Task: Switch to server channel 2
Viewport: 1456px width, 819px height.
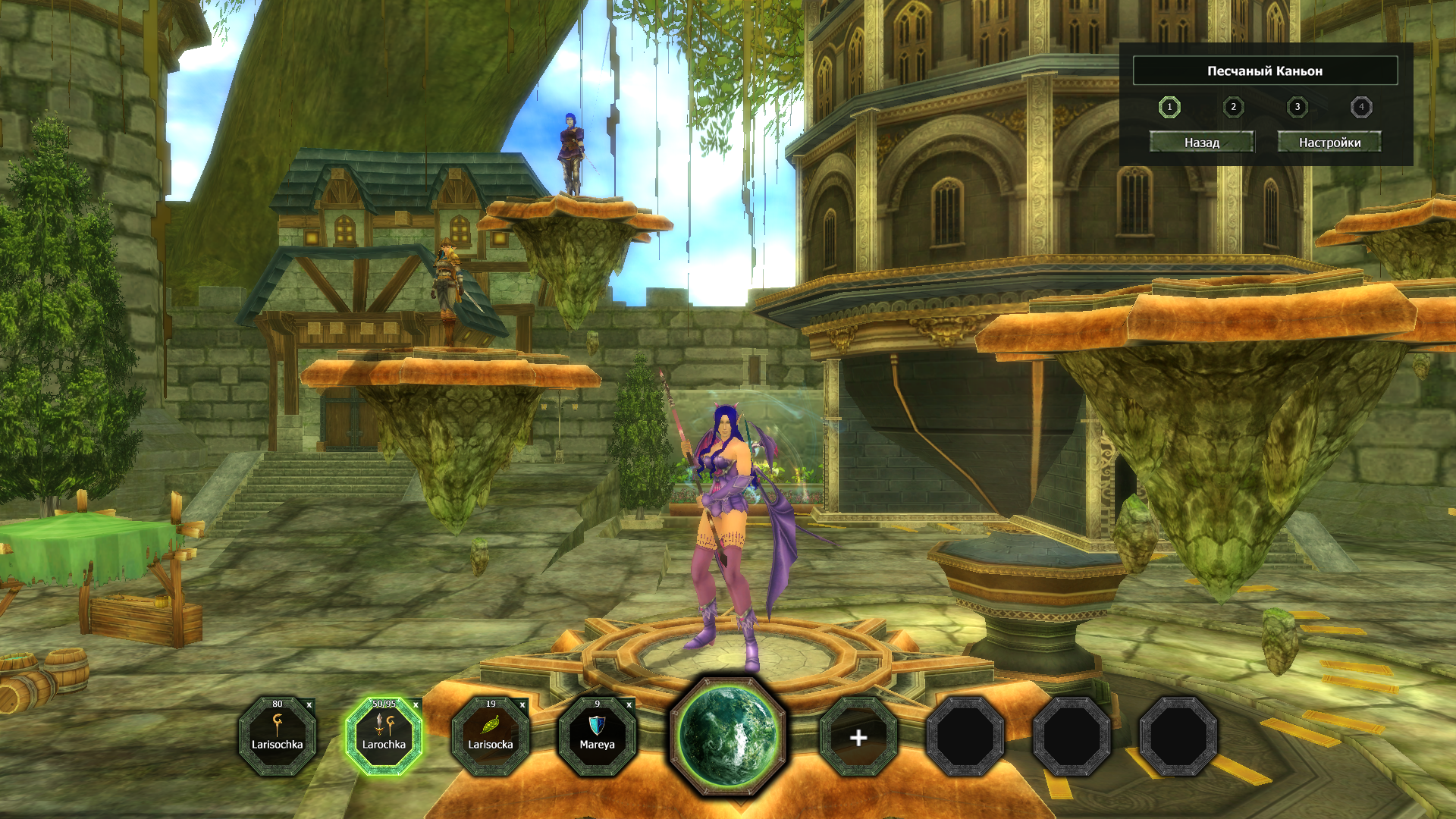Action: coord(1233,107)
